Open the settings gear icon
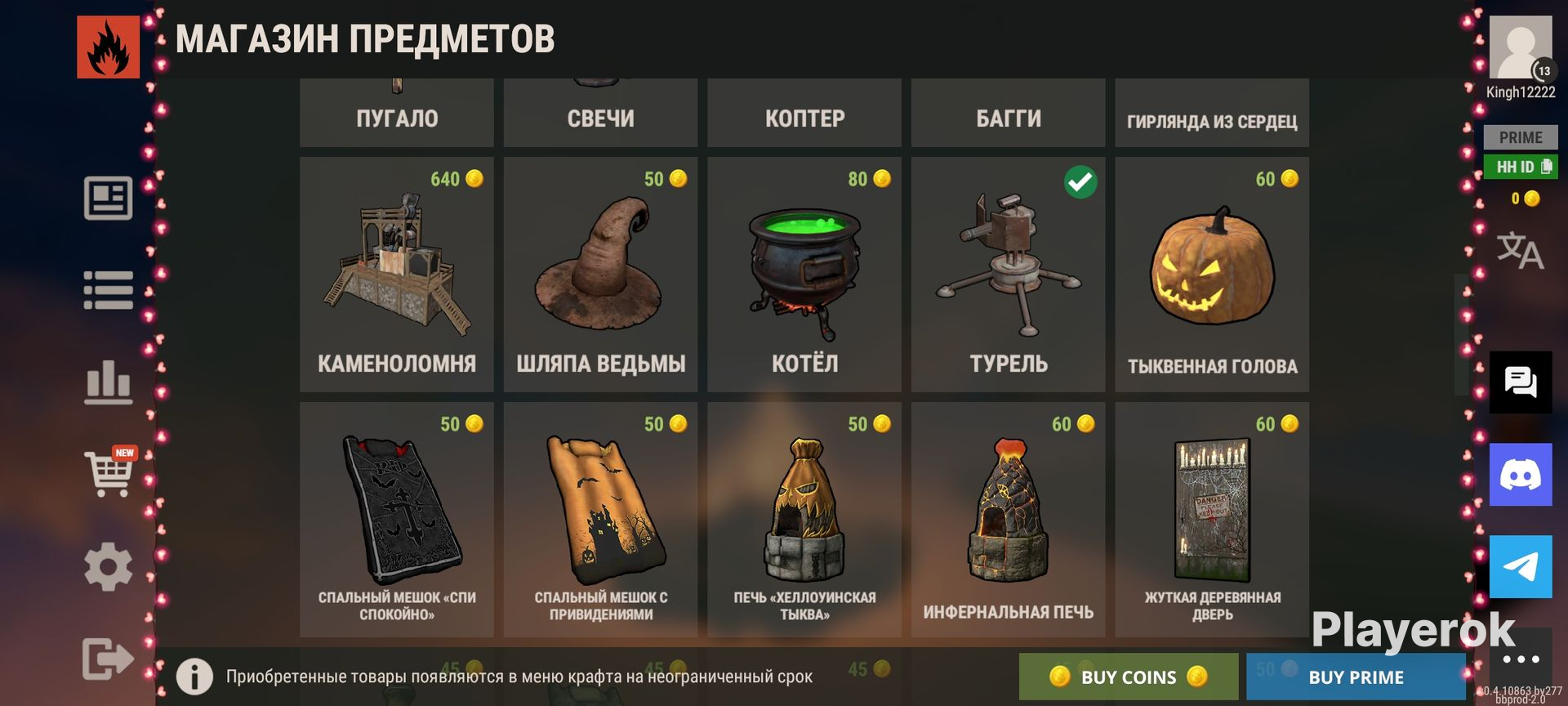 [x=108, y=566]
